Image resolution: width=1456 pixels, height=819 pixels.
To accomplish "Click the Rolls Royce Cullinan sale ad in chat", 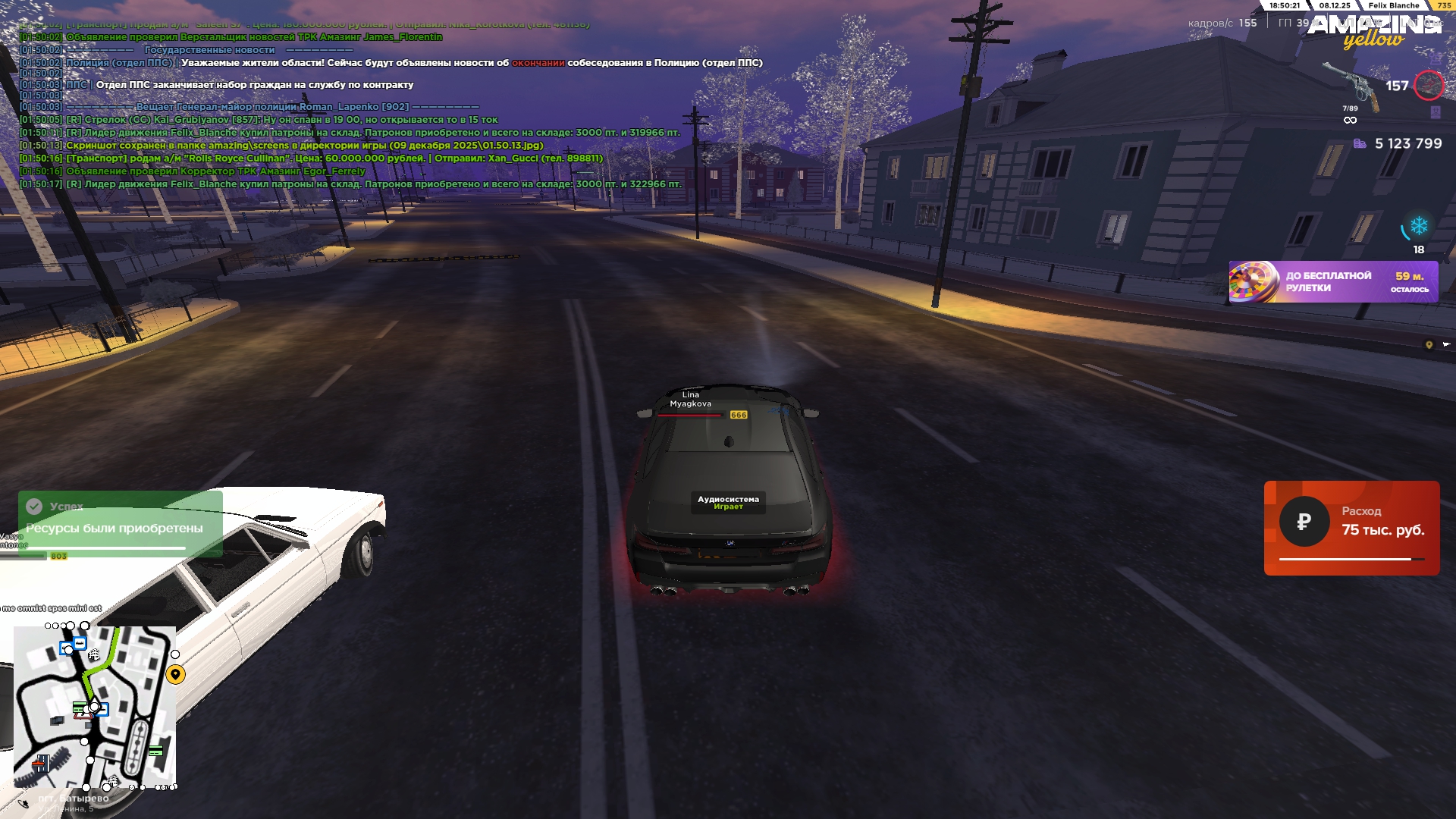I will pyautogui.click(x=334, y=158).
